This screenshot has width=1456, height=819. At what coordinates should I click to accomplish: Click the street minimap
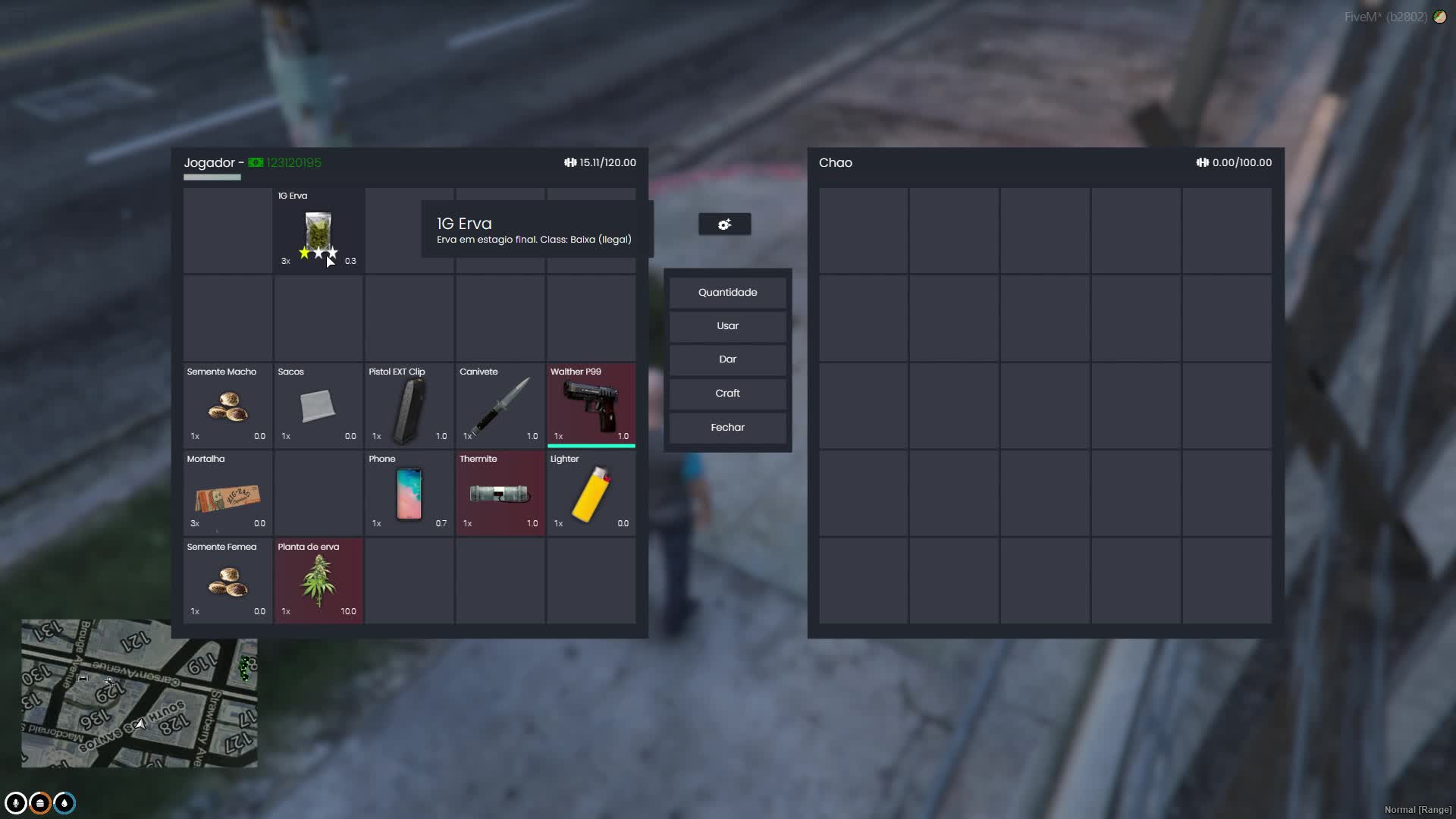pos(139,693)
